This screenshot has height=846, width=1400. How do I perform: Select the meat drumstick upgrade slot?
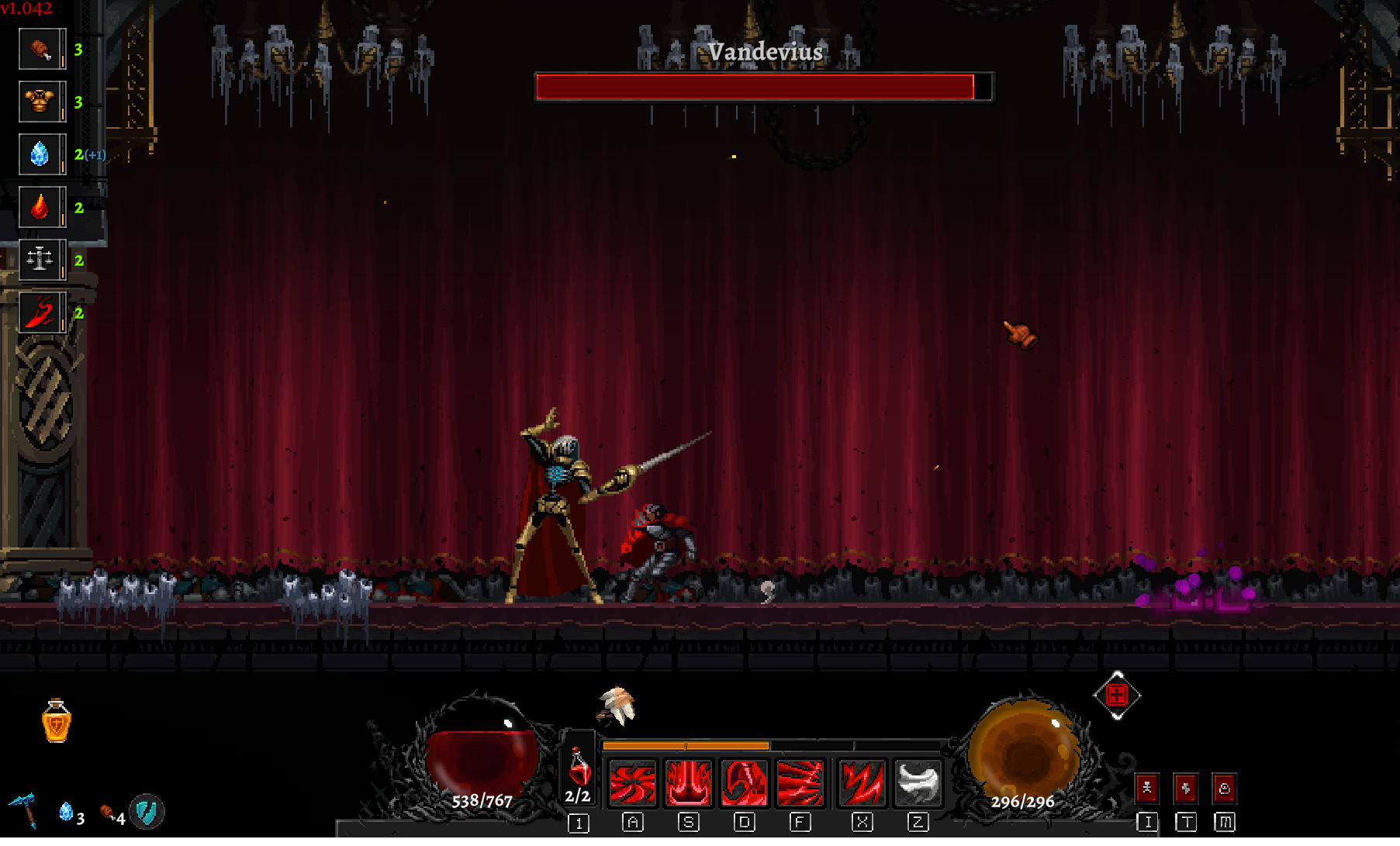[41, 50]
